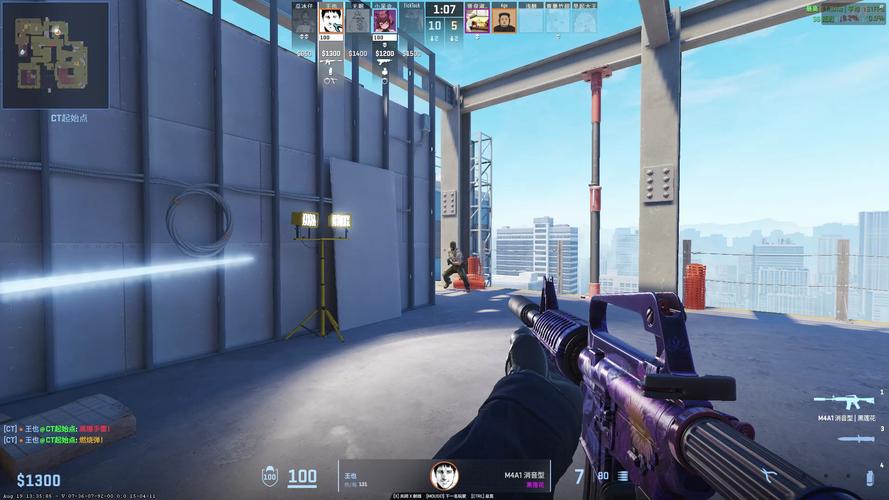
Task: Select the pink-haired anime avatar player
Action: click(384, 22)
